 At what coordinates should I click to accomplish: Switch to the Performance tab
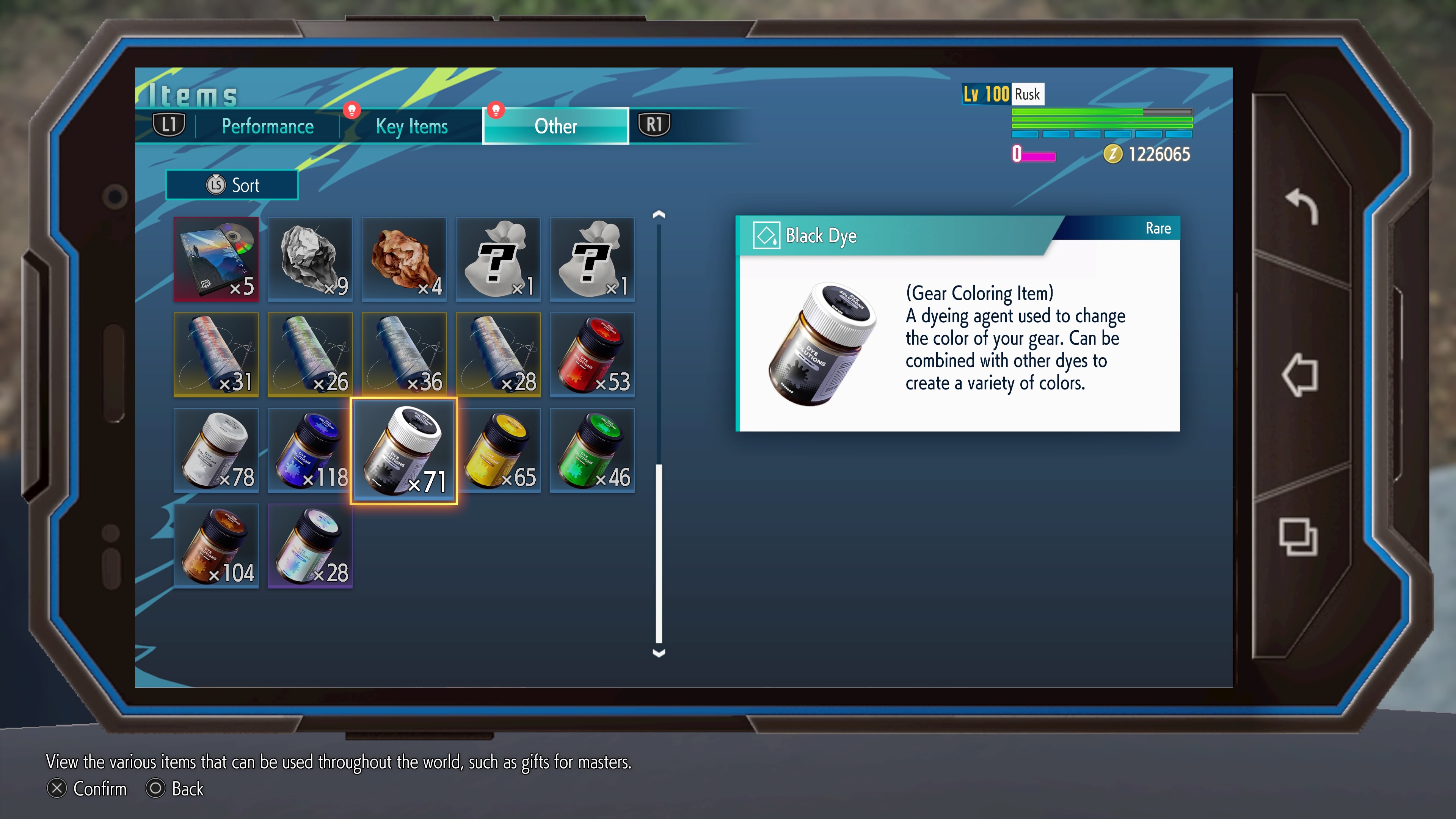[267, 126]
